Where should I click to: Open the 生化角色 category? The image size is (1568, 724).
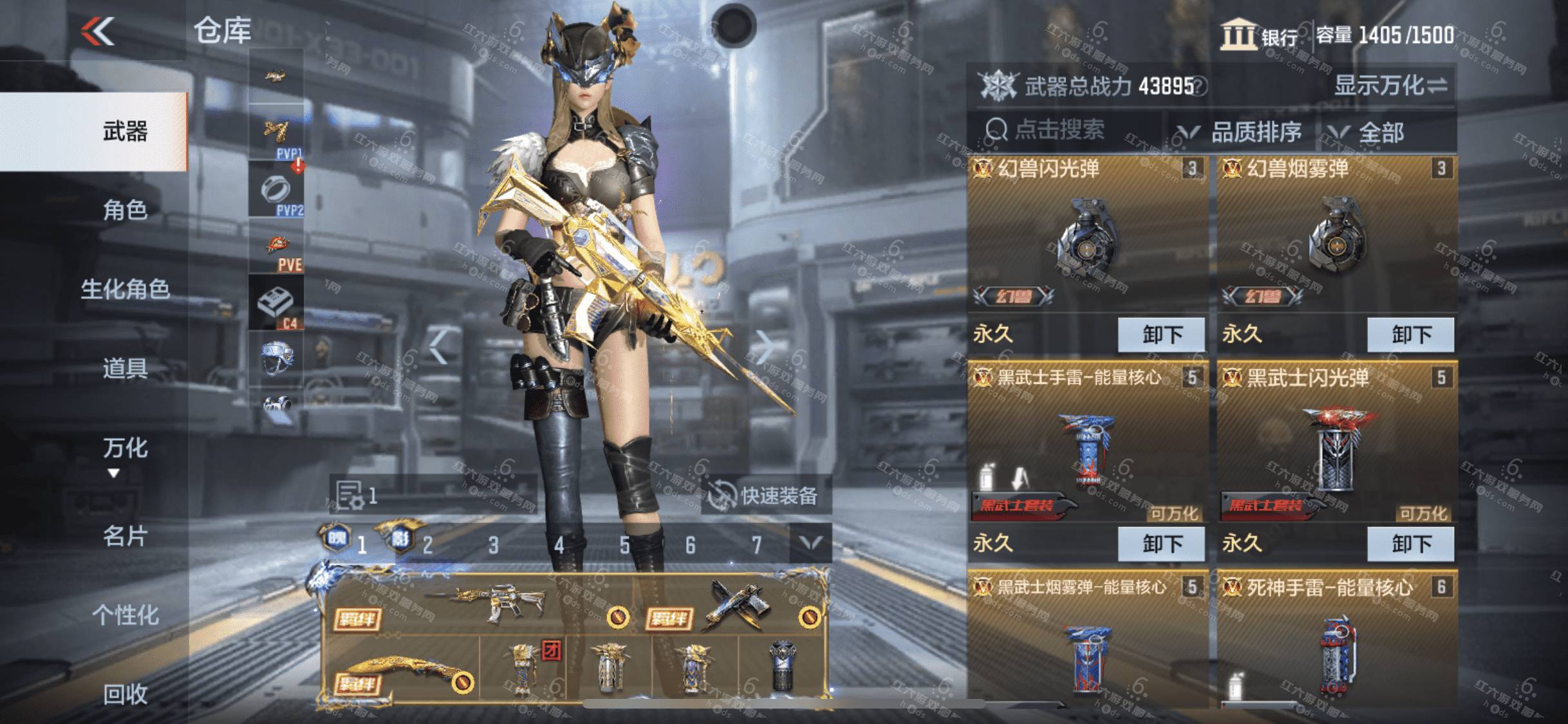125,290
